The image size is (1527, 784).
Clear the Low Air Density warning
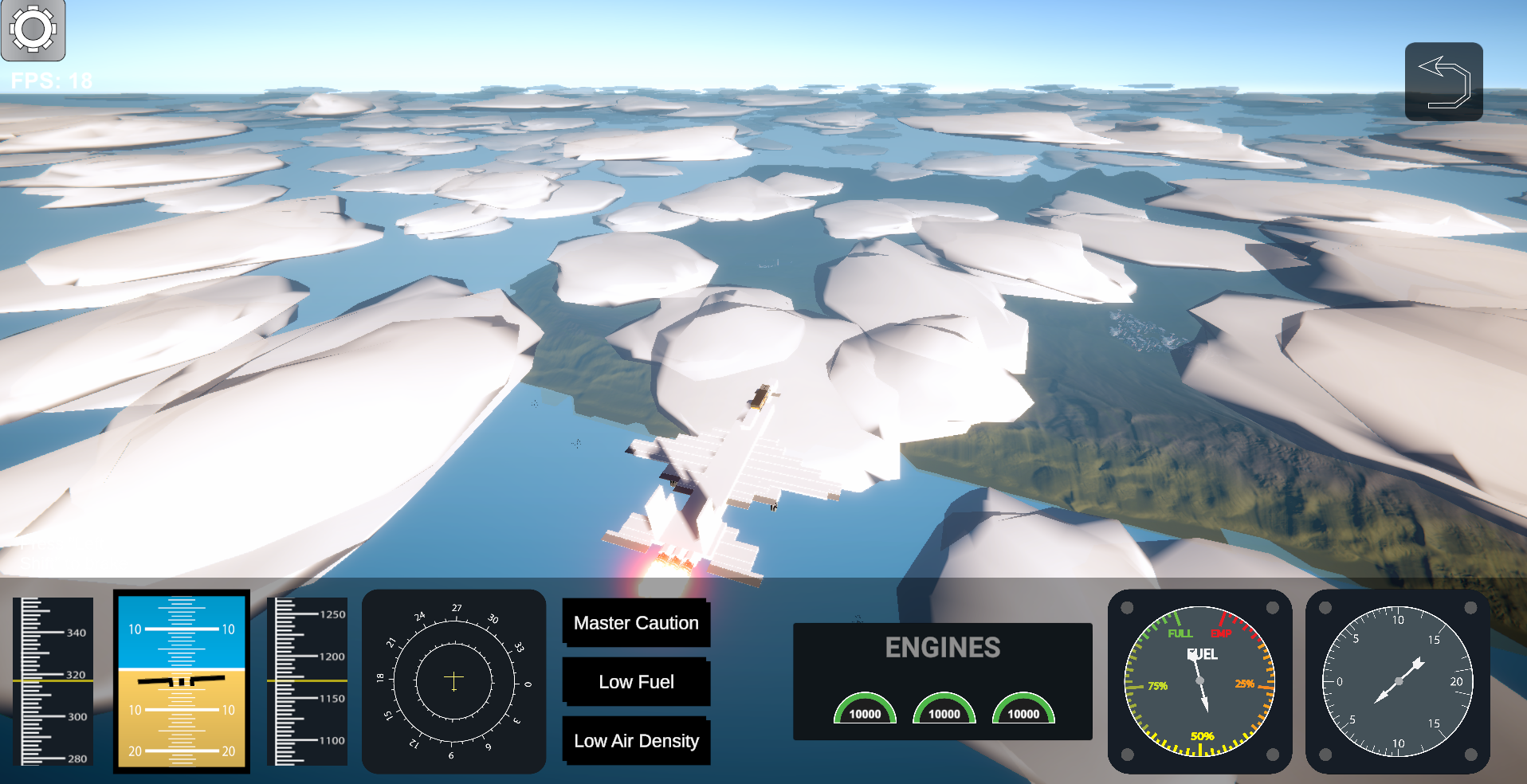pyautogui.click(x=636, y=741)
